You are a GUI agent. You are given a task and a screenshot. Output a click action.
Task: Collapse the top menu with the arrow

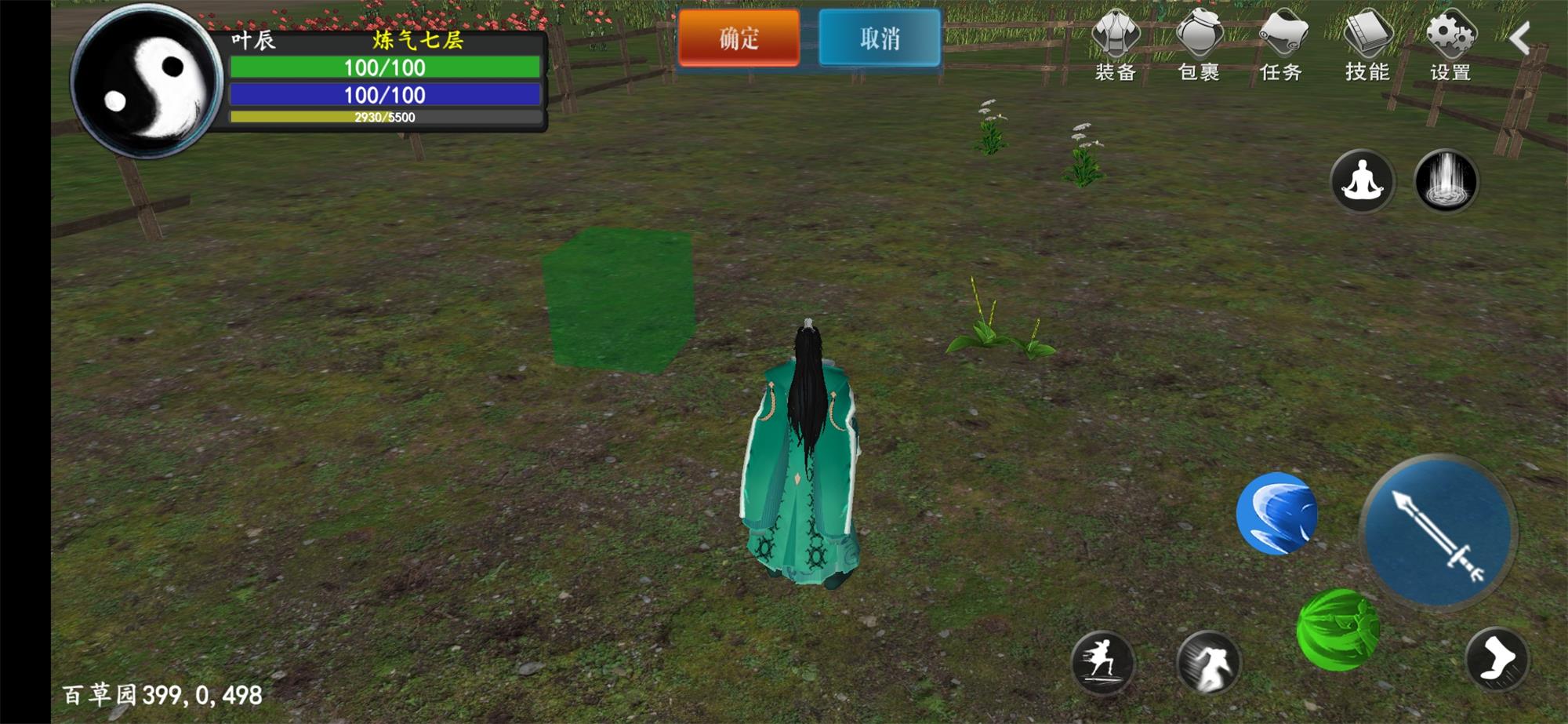[1520, 38]
